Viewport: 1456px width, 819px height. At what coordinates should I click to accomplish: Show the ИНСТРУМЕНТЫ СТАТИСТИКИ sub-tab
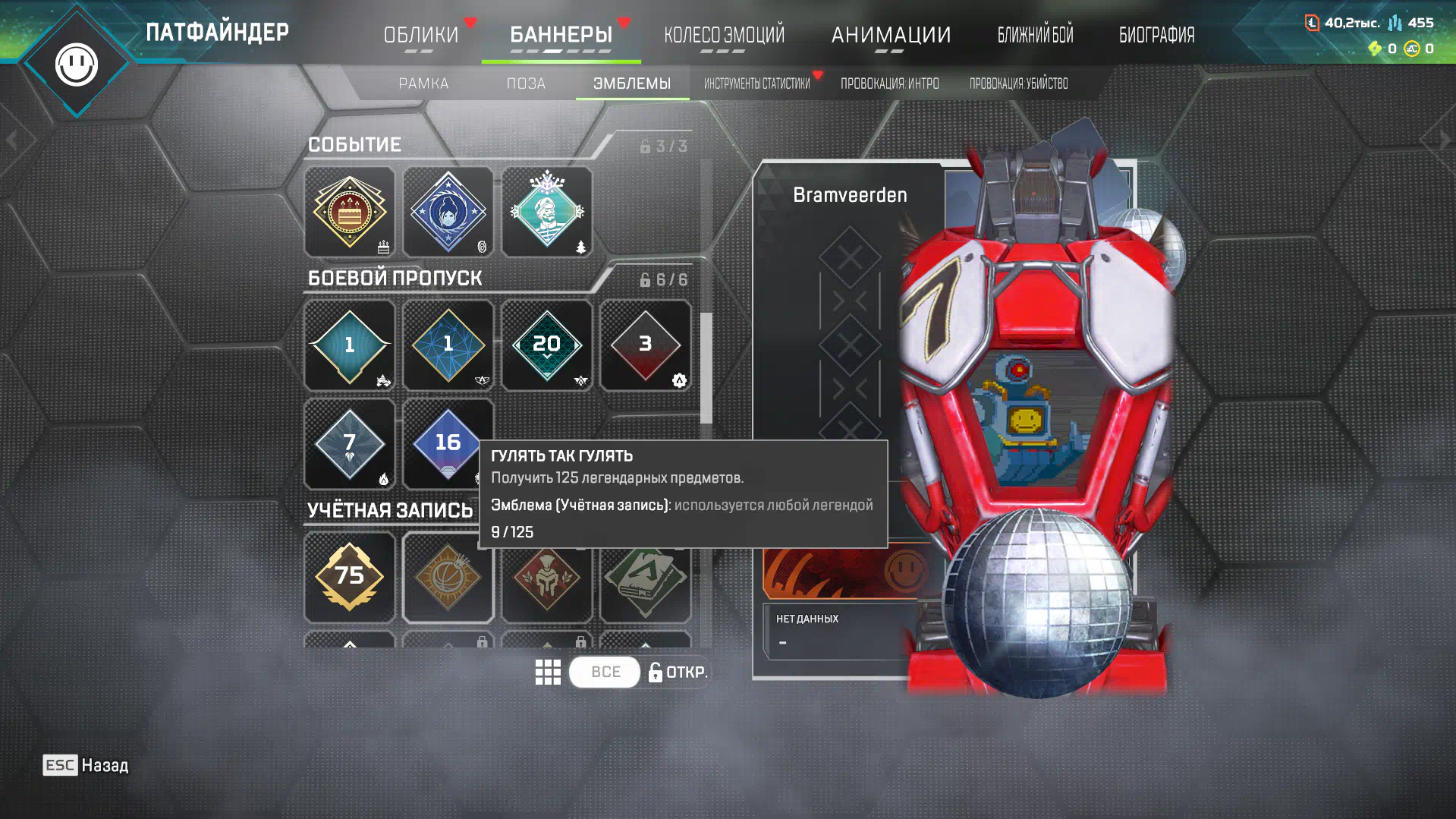pyautogui.click(x=756, y=83)
